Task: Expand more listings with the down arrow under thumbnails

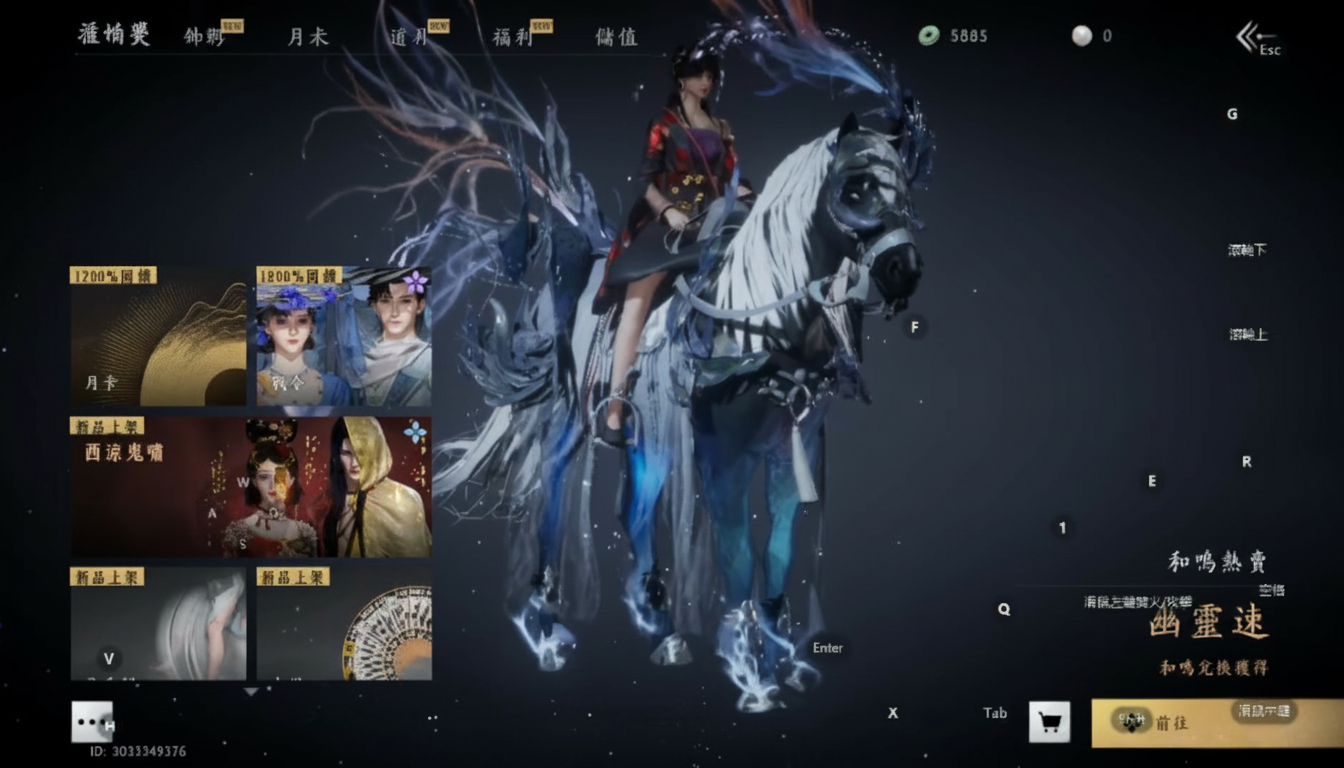Action: (250, 690)
